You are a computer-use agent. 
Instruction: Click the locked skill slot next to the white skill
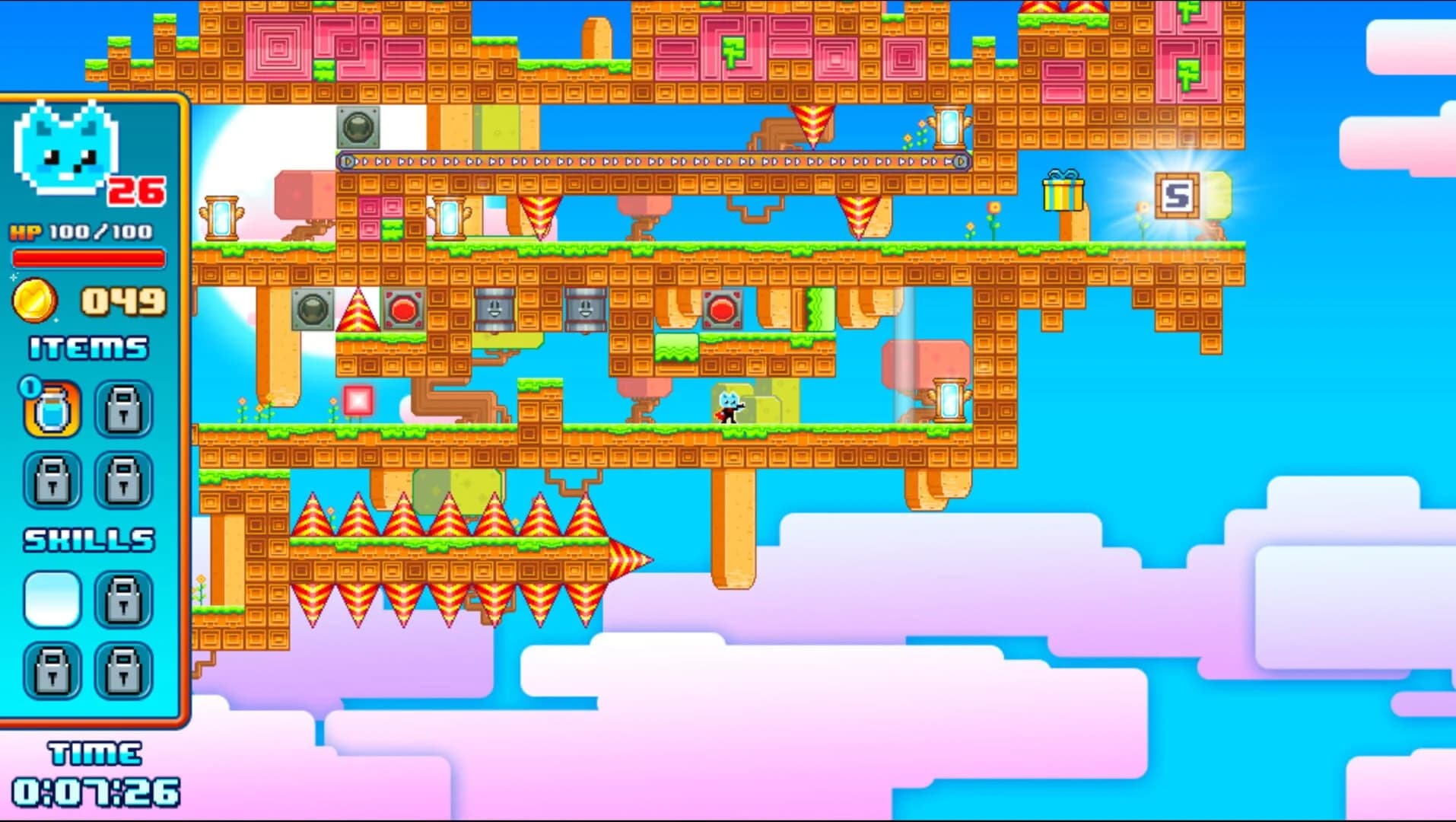pyautogui.click(x=123, y=600)
